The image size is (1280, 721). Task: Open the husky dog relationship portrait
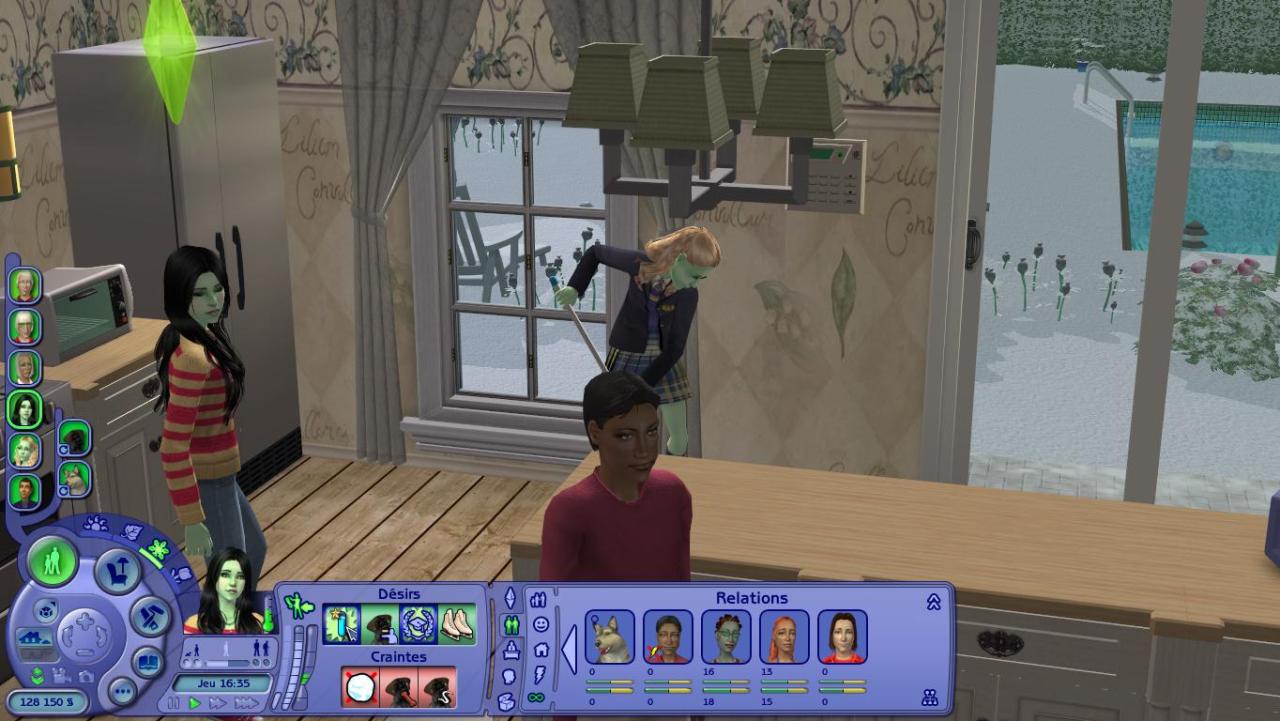[x=609, y=637]
